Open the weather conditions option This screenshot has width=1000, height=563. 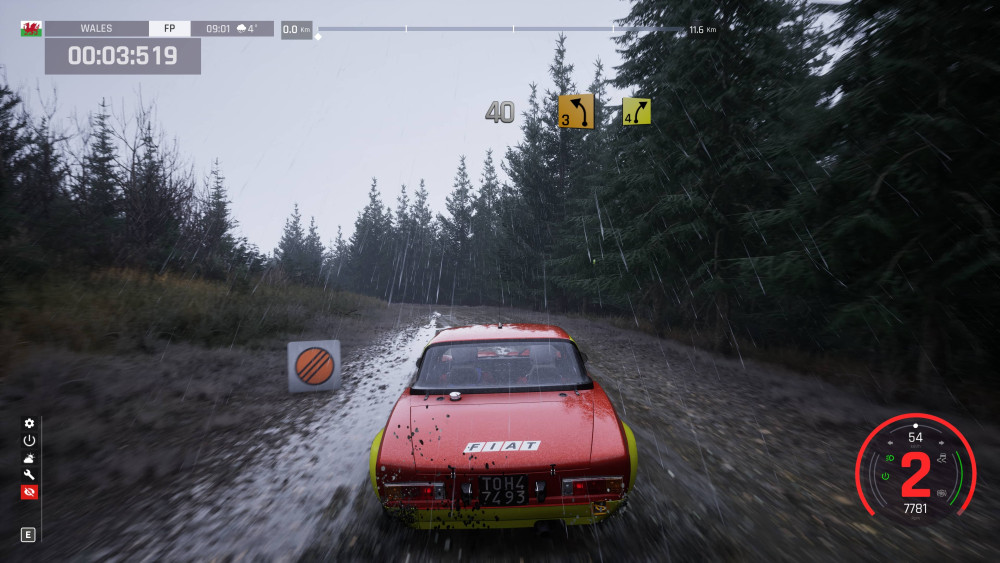[29, 458]
